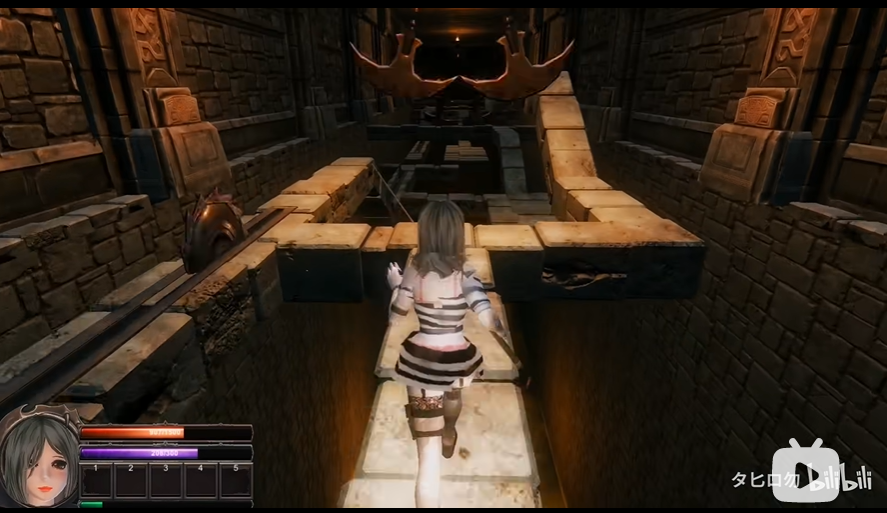Choose hotbar slot number 2
The image size is (887, 513).
(x=131, y=480)
